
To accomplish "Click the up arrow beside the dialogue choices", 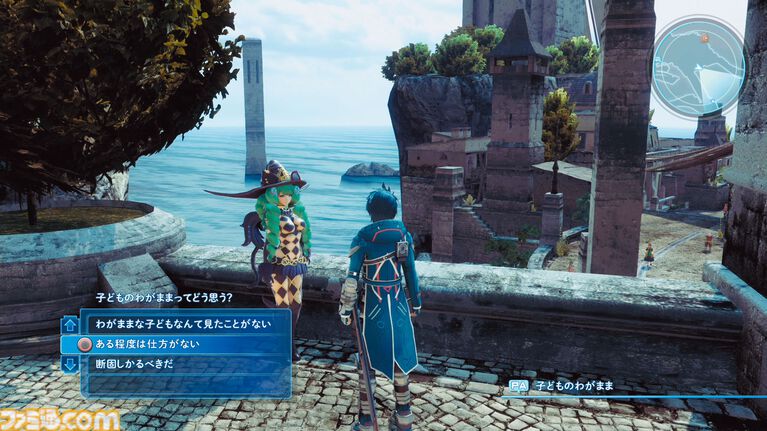I will coord(70,324).
